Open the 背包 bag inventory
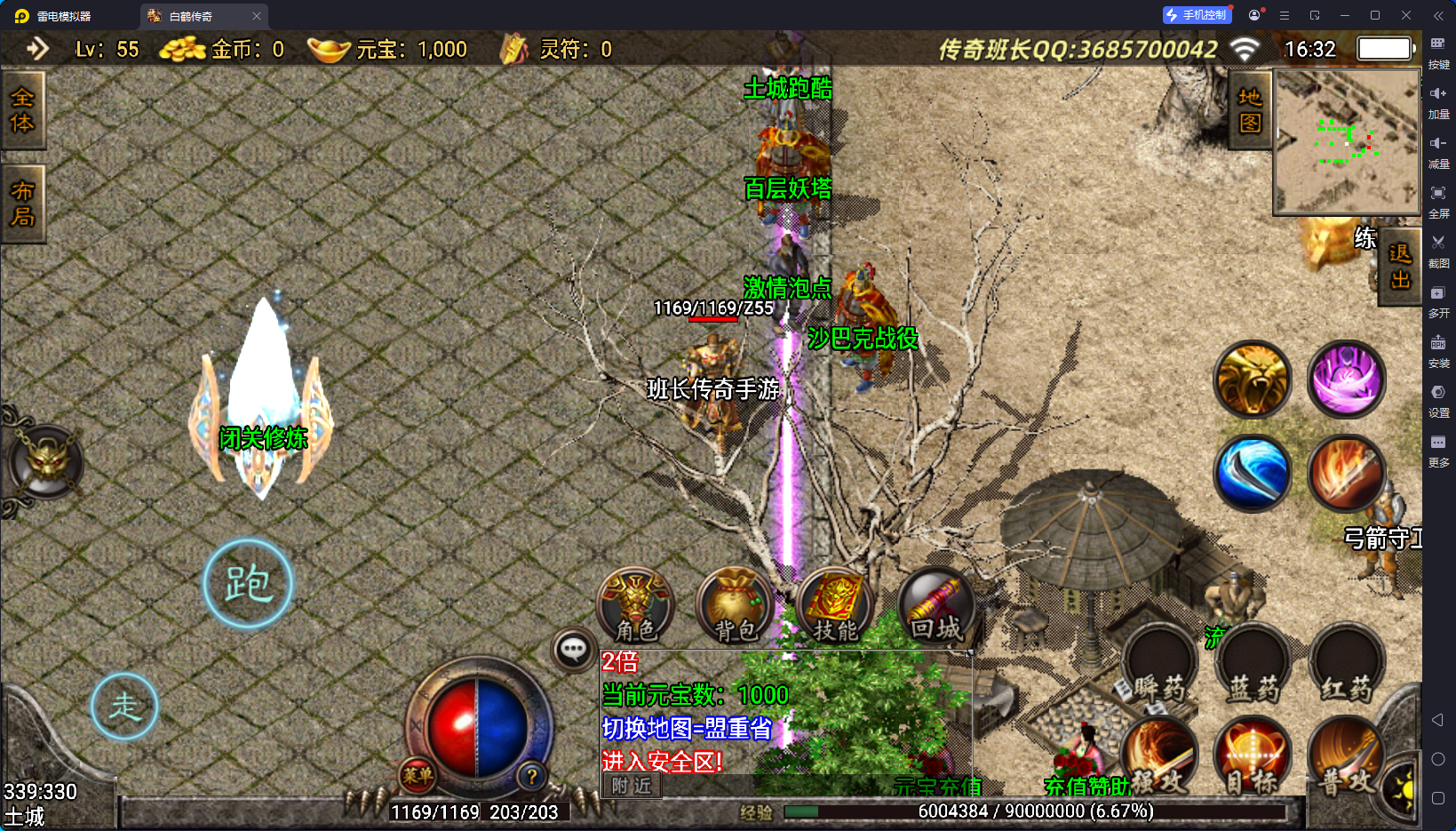The image size is (1456, 831). (x=736, y=606)
